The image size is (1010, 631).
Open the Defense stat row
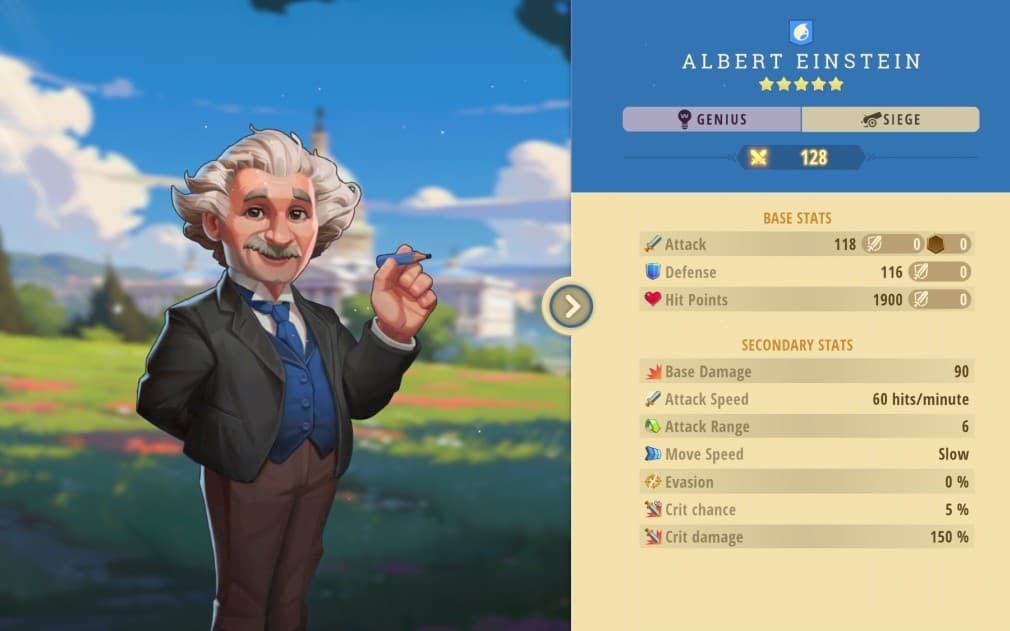click(805, 272)
